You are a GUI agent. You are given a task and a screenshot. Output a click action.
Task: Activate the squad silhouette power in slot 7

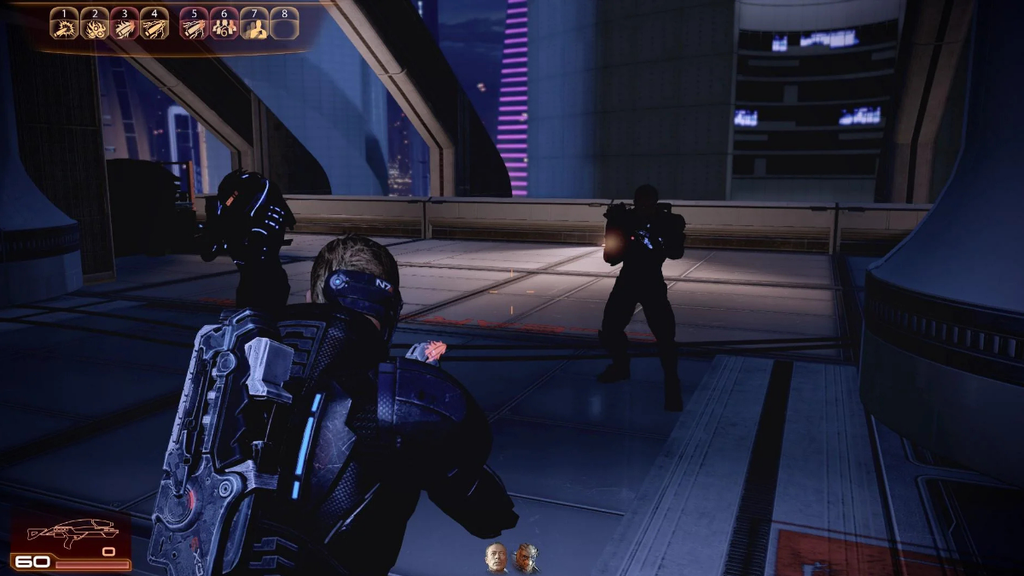tap(254, 25)
